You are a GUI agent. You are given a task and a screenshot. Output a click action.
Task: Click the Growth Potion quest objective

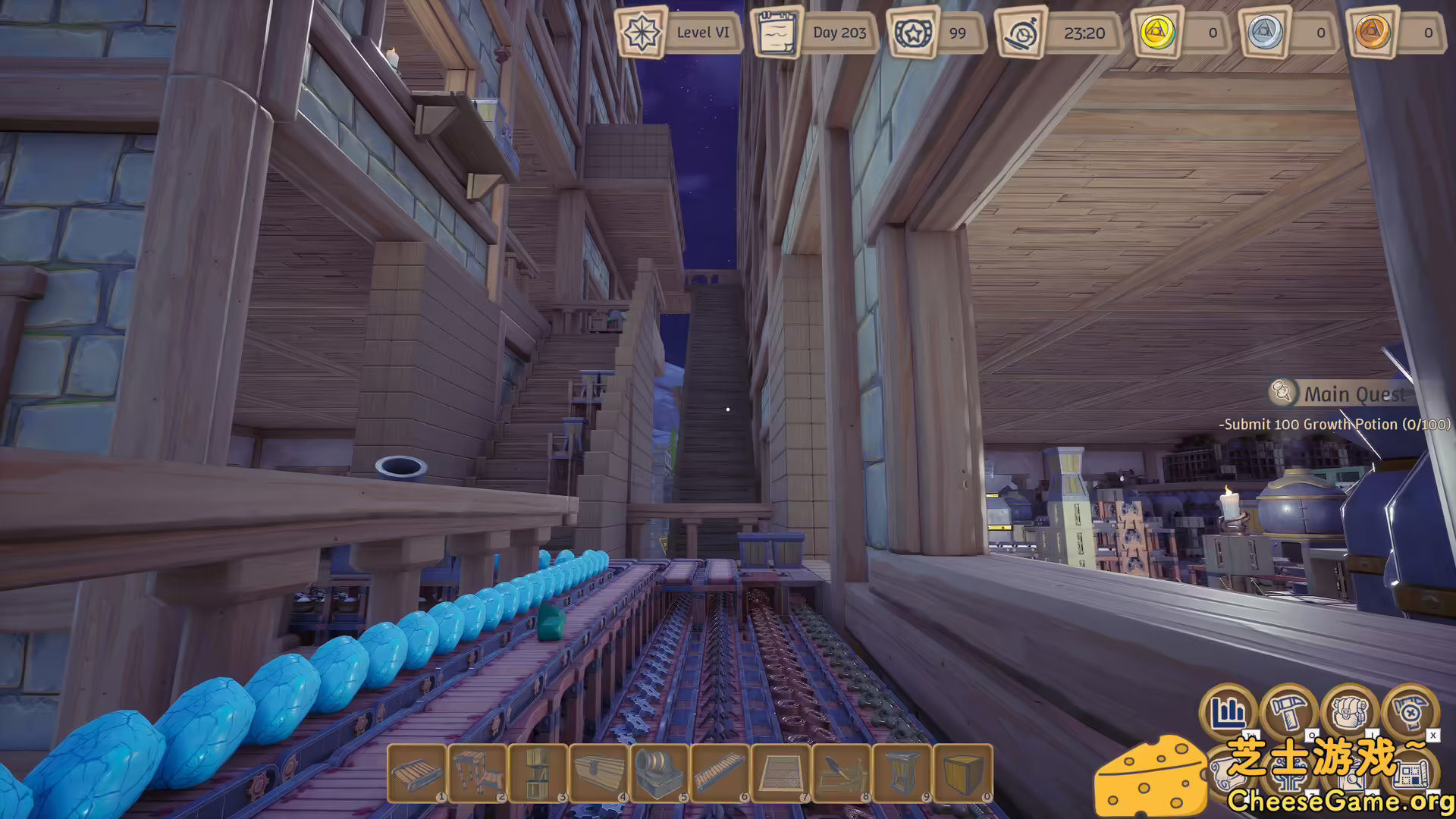[1335, 425]
